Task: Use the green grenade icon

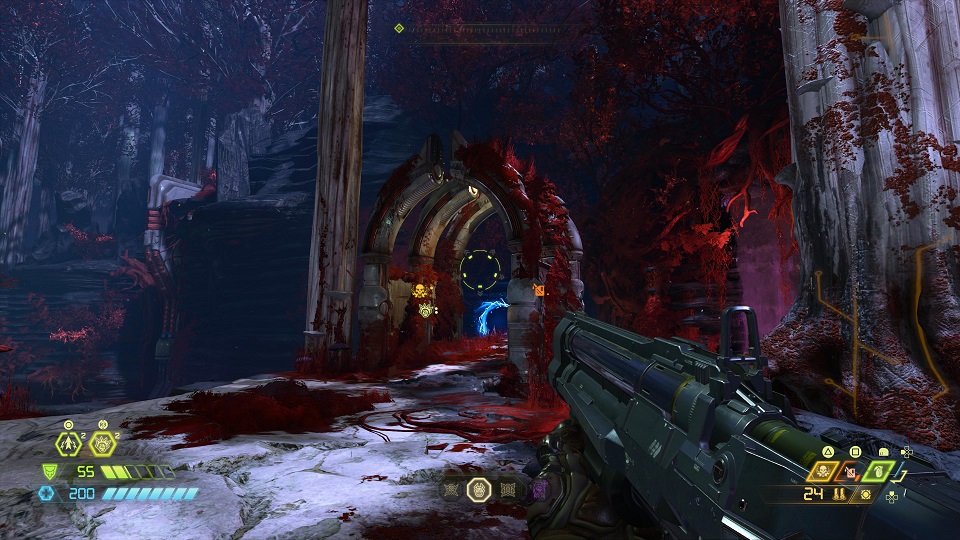Action: [x=877, y=469]
